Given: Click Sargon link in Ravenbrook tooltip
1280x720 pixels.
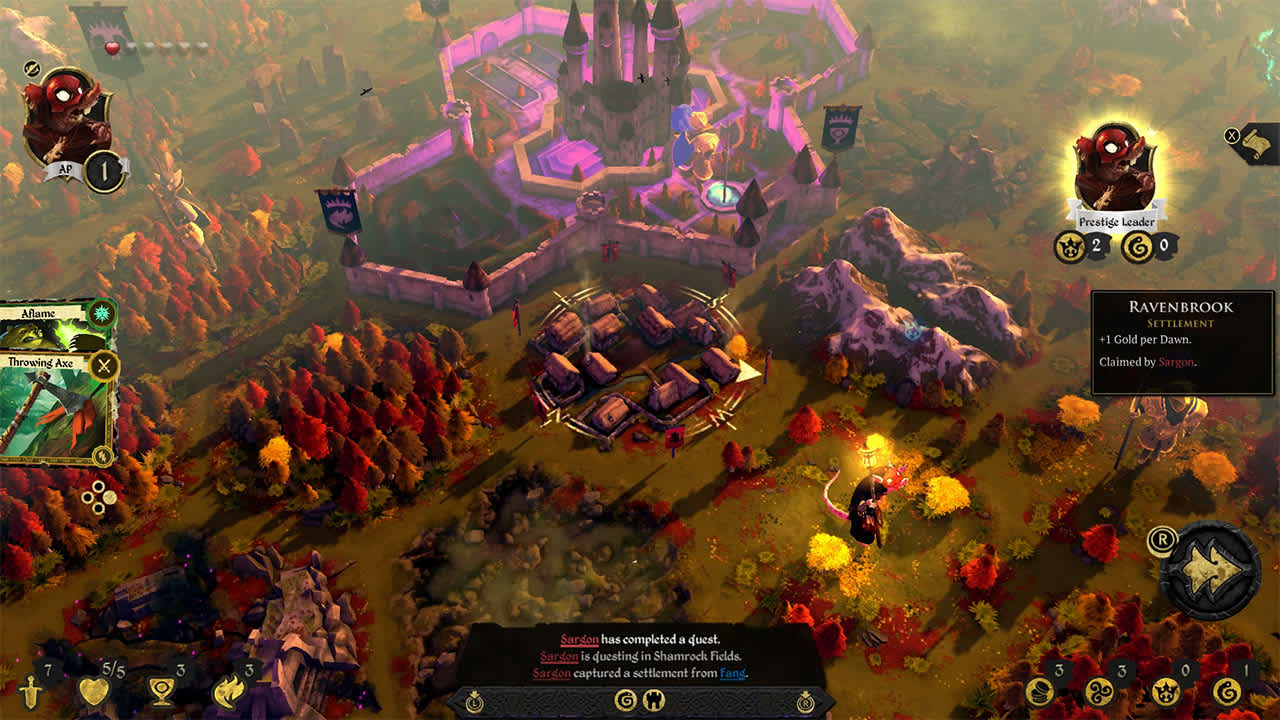Looking at the screenshot, I should click(x=1176, y=363).
